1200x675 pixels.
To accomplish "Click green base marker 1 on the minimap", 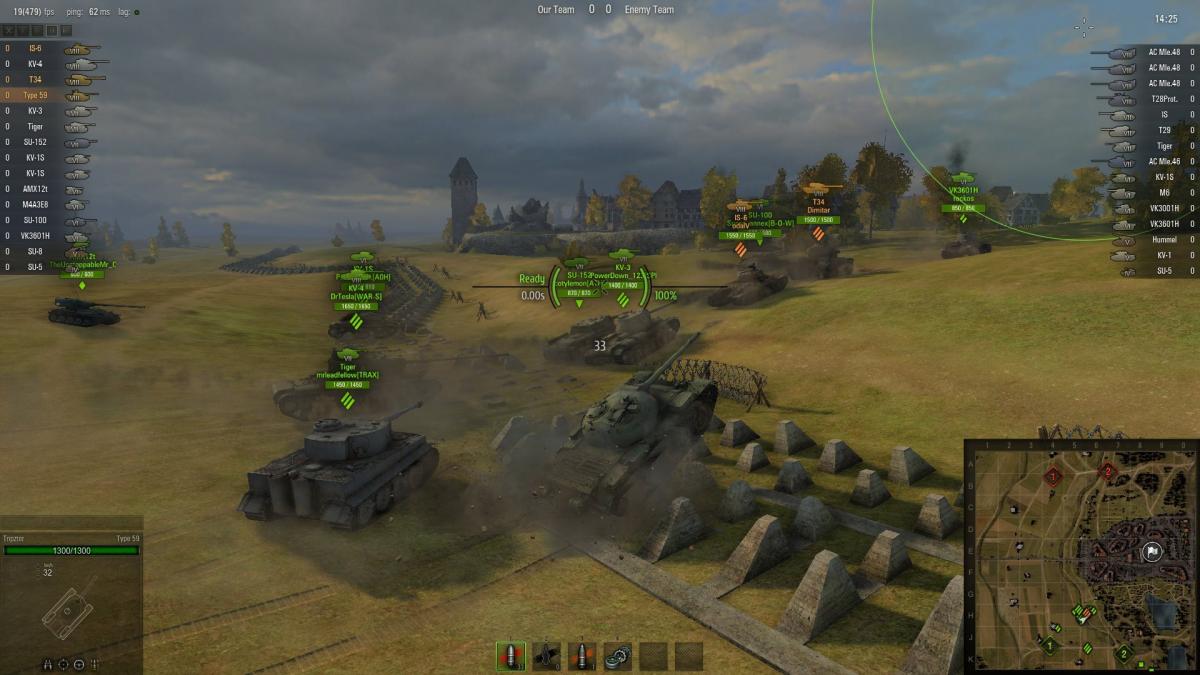I will pos(1050,646).
